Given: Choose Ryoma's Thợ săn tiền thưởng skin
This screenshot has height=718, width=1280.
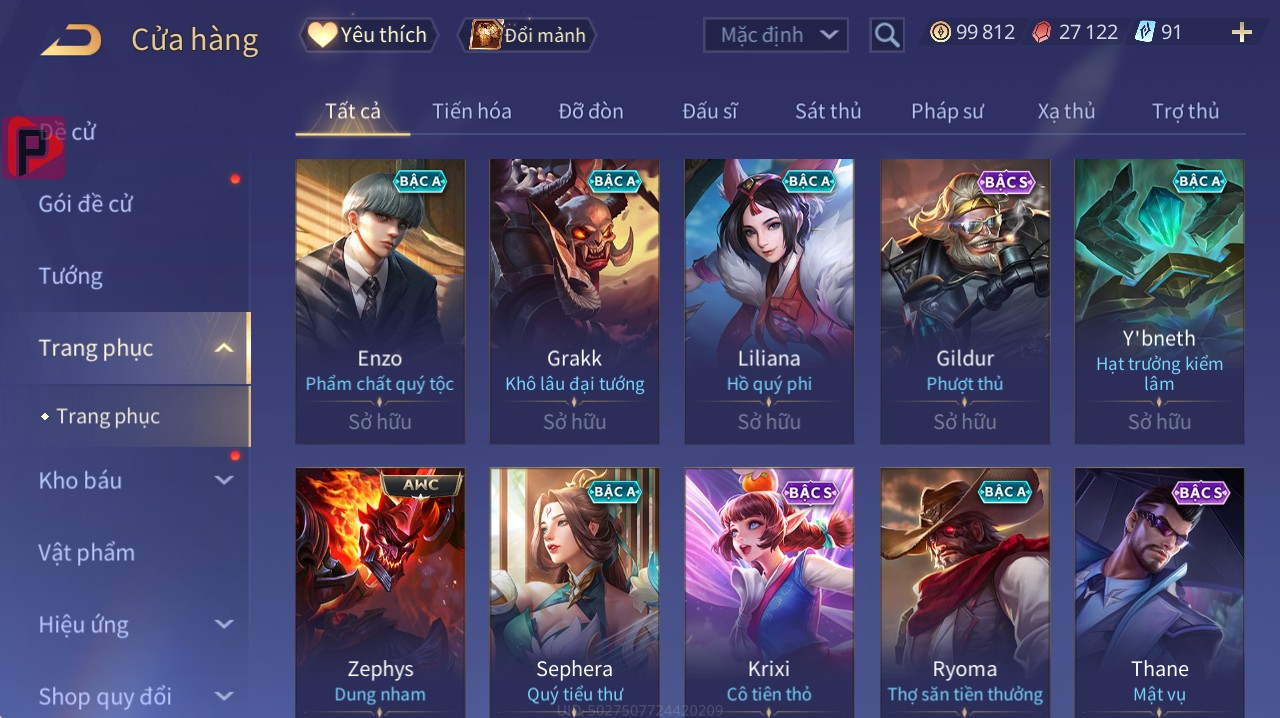Looking at the screenshot, I should (x=965, y=592).
